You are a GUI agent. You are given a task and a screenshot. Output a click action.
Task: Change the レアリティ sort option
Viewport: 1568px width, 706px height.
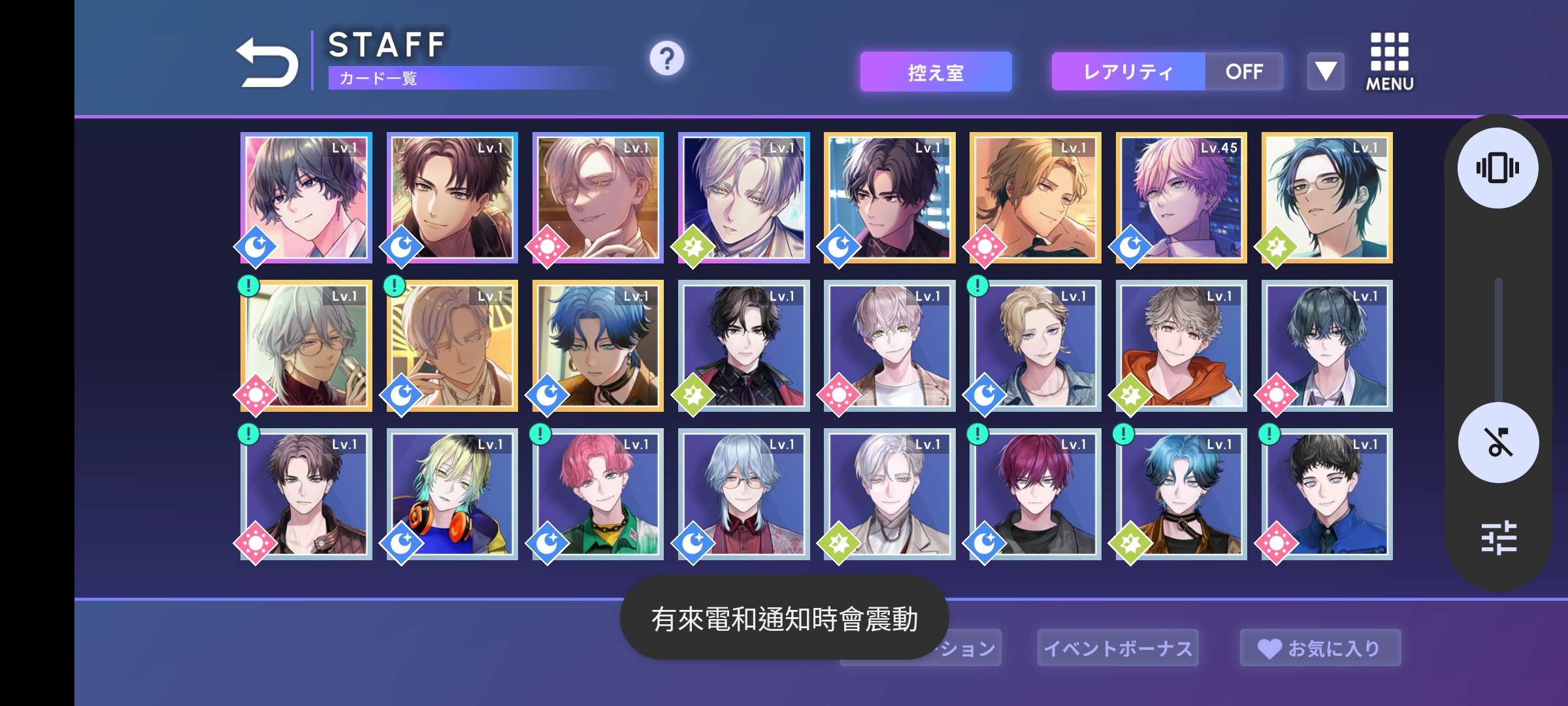point(1128,72)
